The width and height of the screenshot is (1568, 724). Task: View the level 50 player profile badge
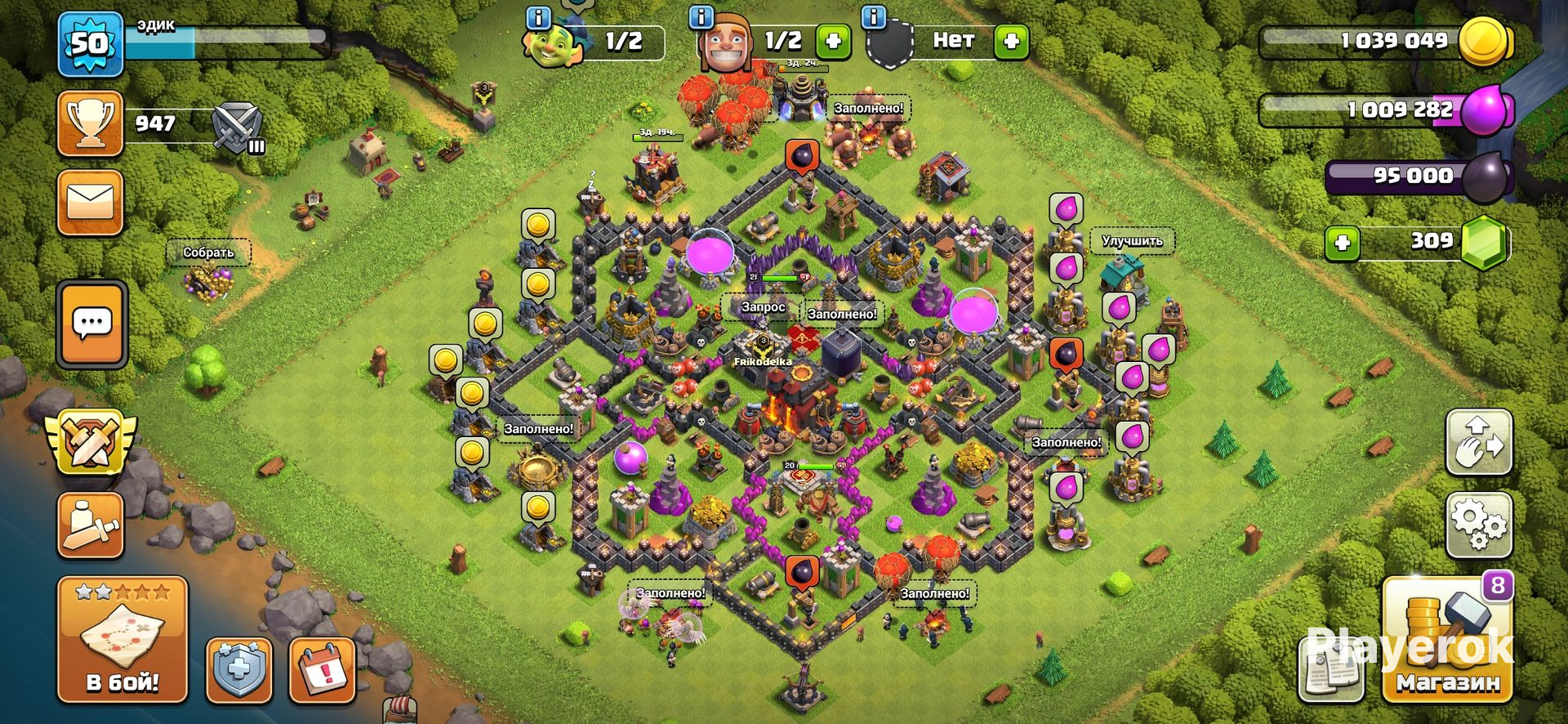(x=90, y=44)
